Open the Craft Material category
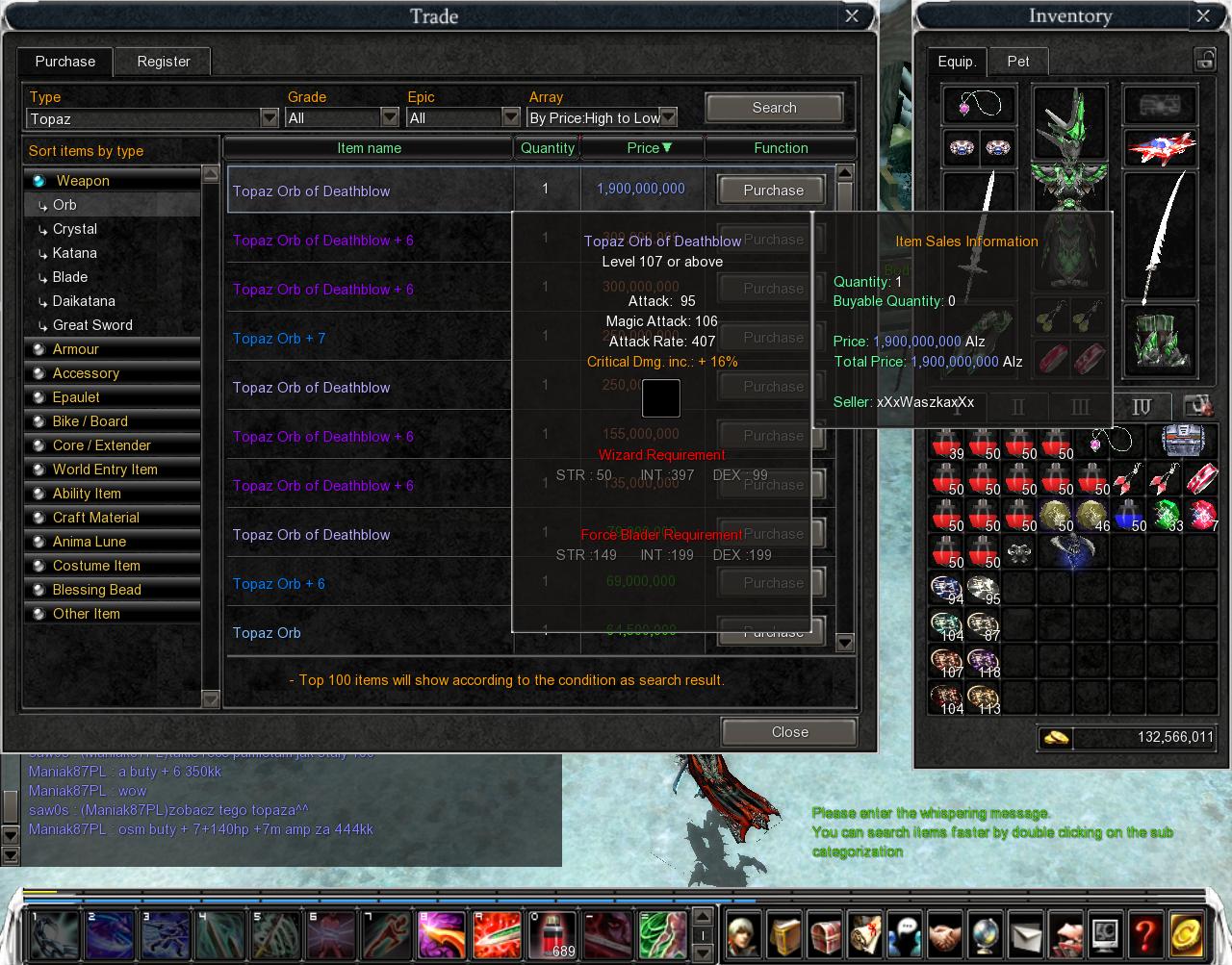The height and width of the screenshot is (965, 1232). (x=96, y=518)
